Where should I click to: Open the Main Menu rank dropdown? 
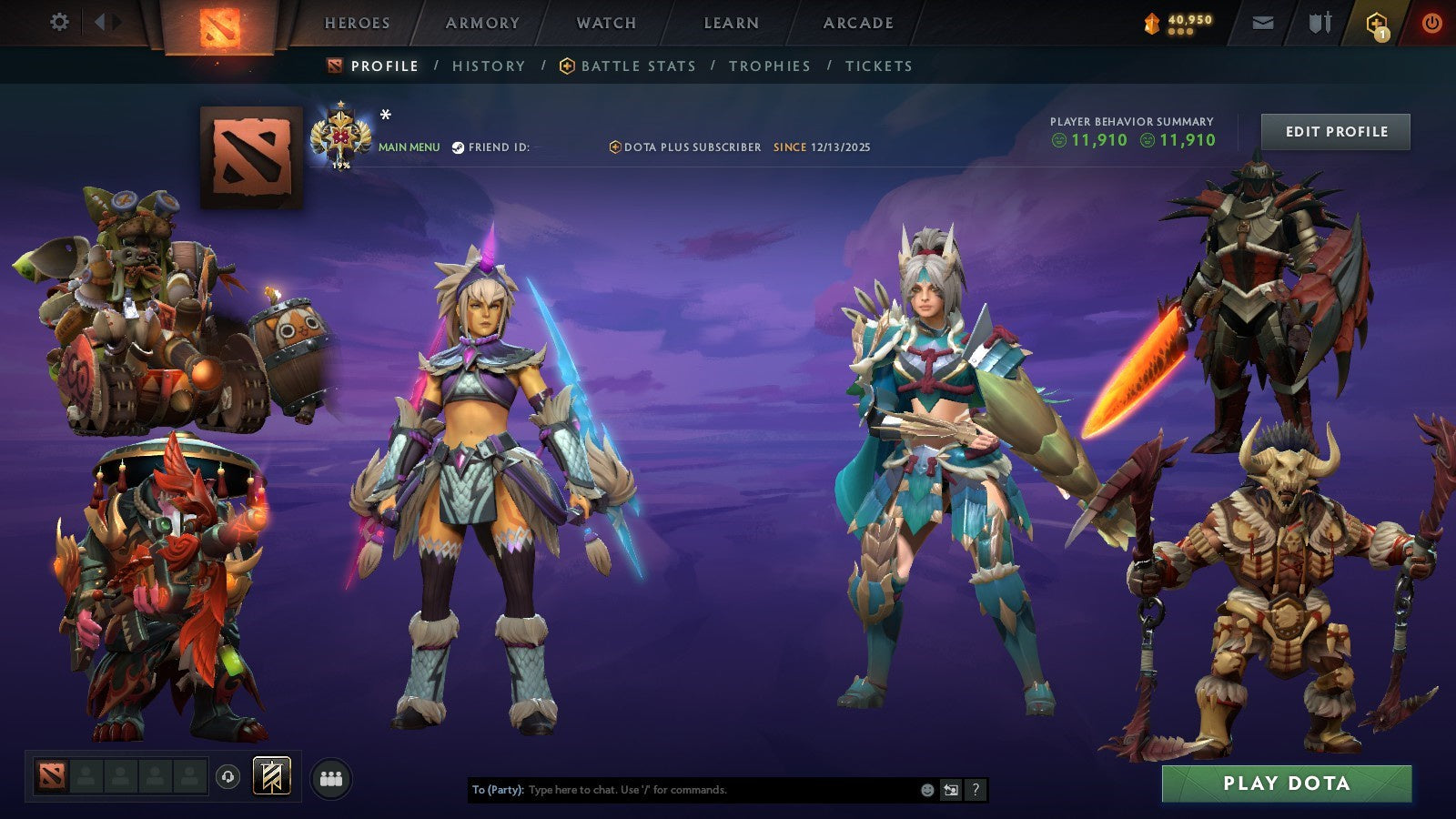(x=408, y=146)
